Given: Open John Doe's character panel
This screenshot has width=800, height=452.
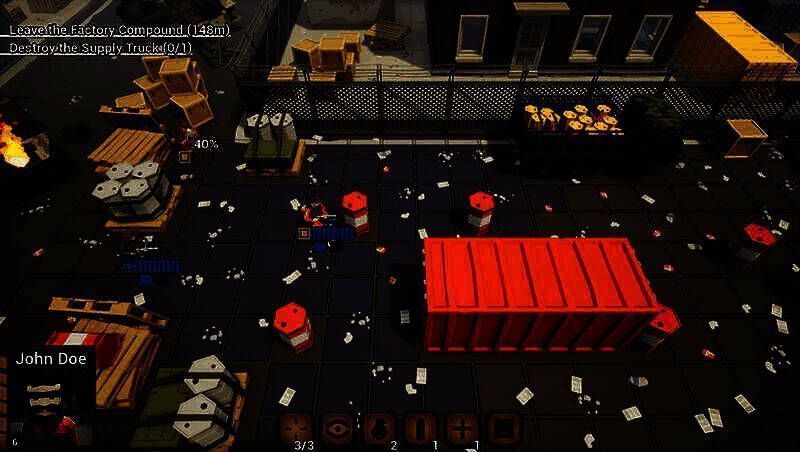Looking at the screenshot, I should (x=52, y=396).
